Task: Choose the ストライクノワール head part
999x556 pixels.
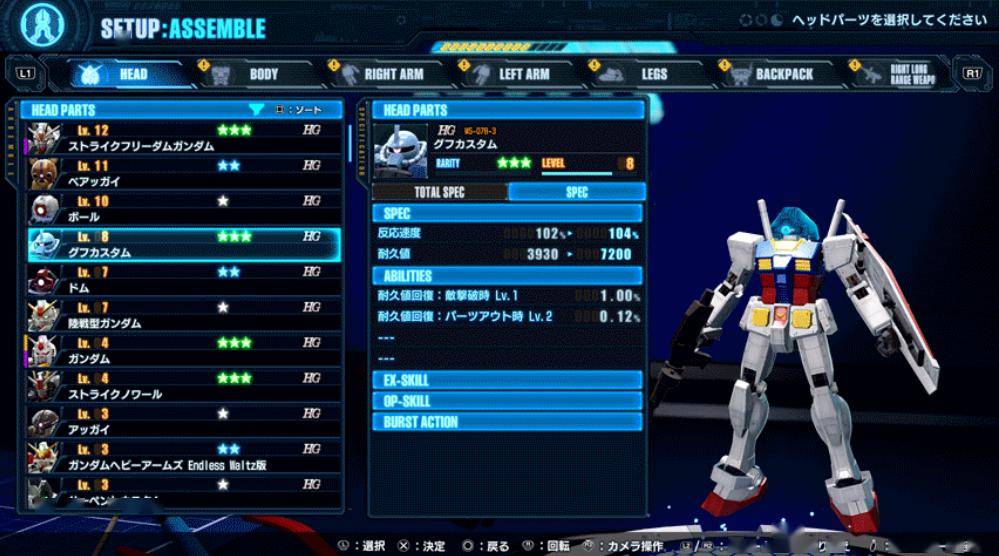Action: click(184, 385)
